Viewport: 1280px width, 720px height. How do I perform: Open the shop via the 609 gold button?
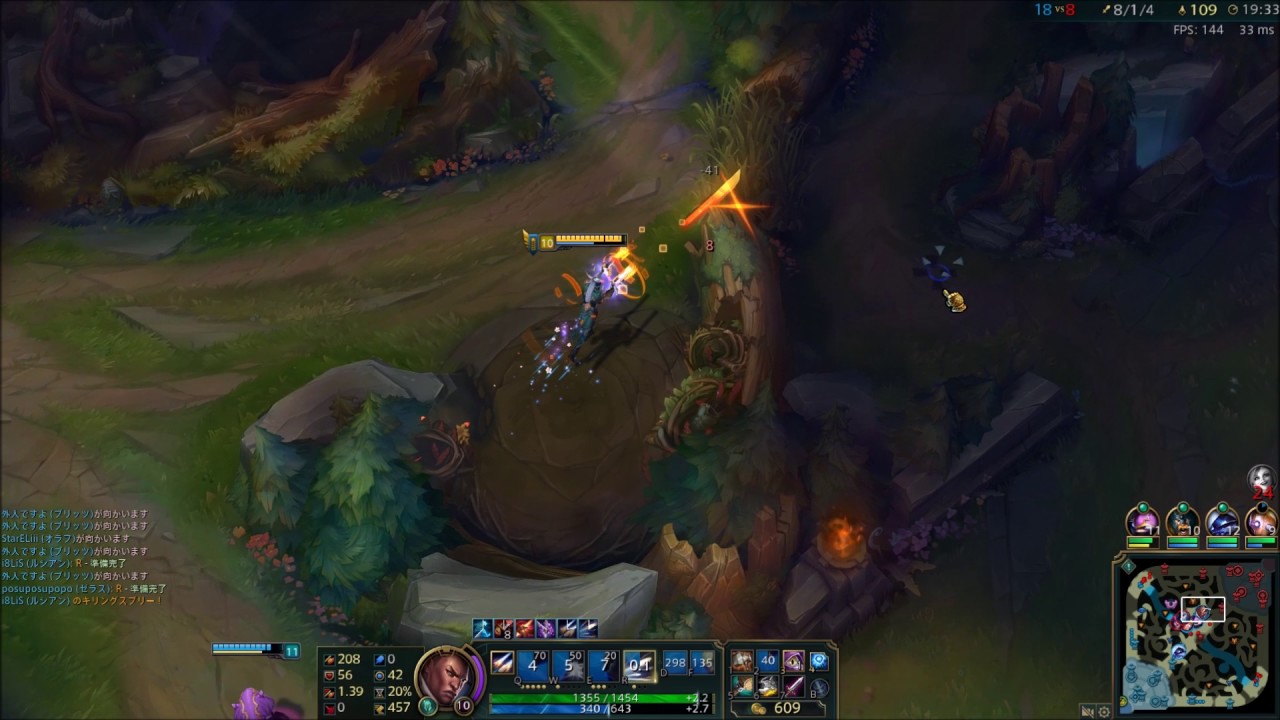778,708
